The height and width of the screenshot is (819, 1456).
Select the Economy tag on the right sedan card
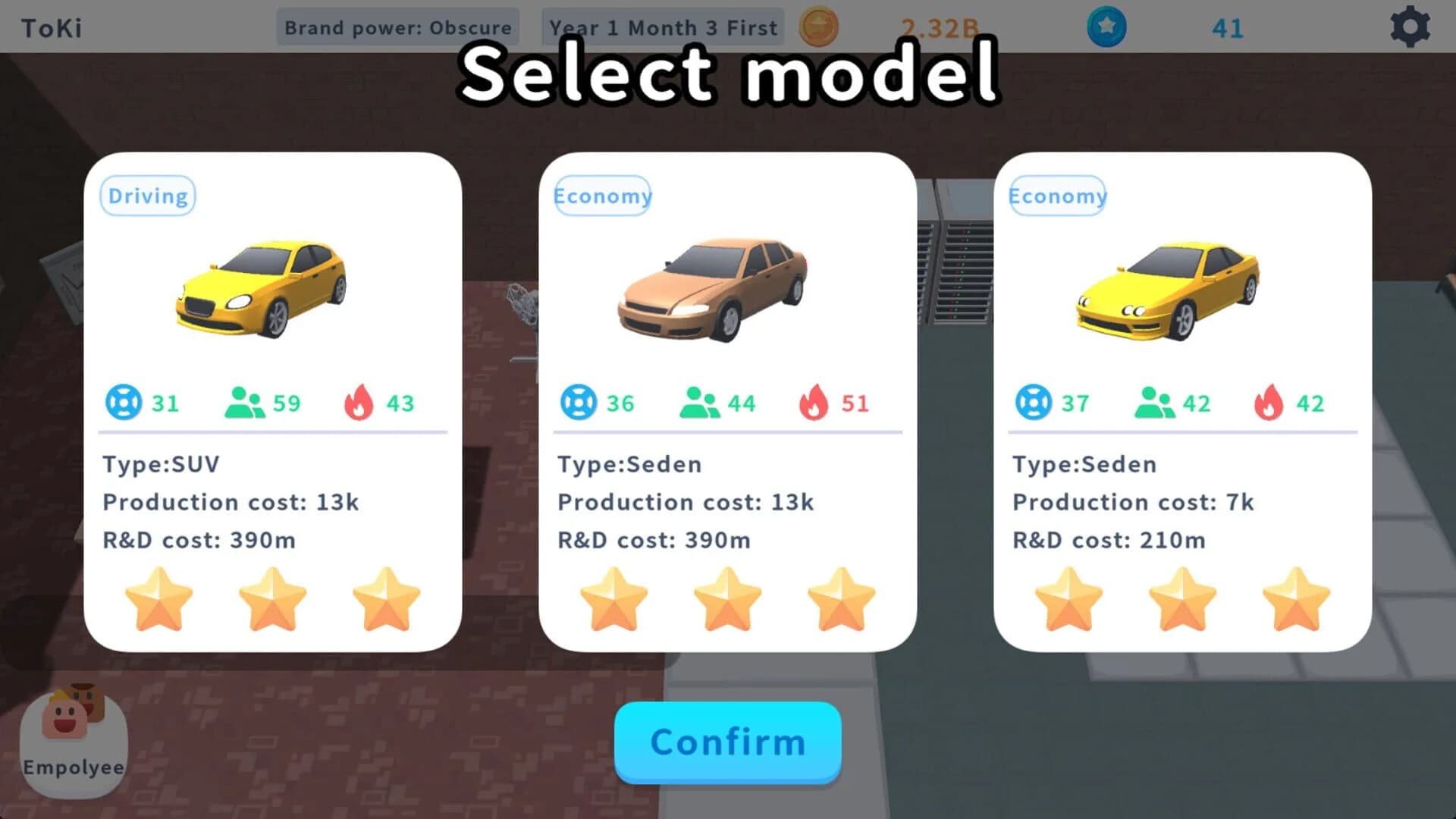[x=1057, y=196]
